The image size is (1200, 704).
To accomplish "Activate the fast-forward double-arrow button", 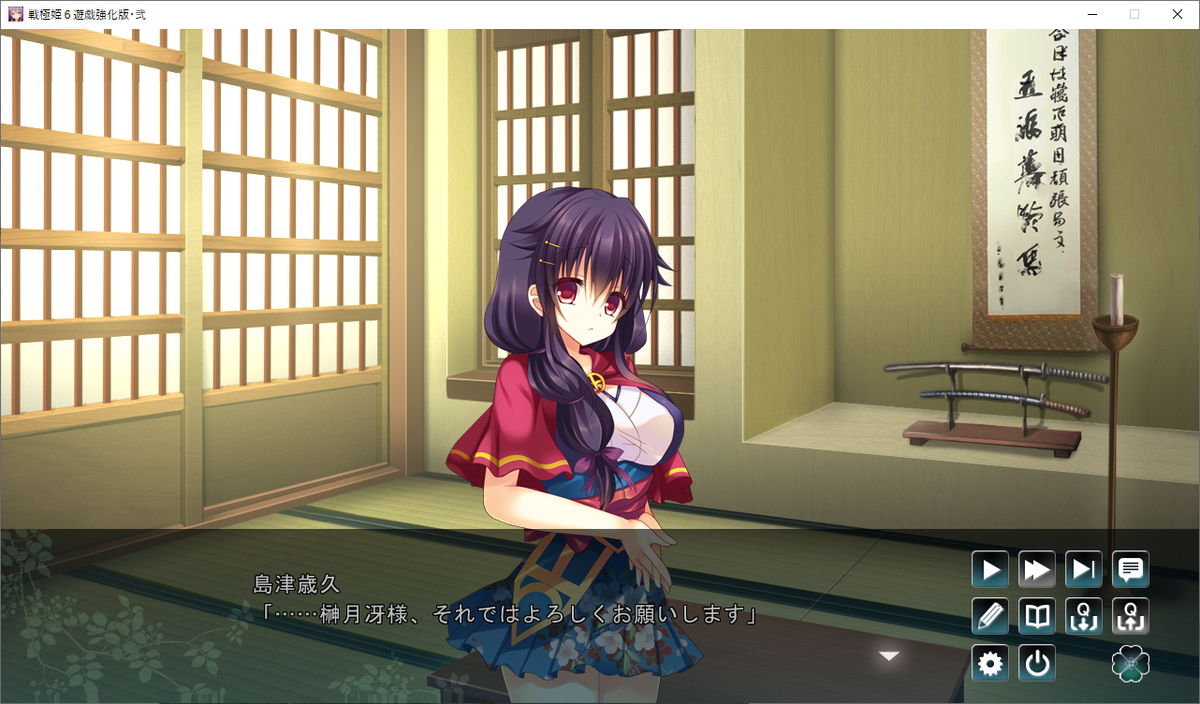I will 1037,570.
